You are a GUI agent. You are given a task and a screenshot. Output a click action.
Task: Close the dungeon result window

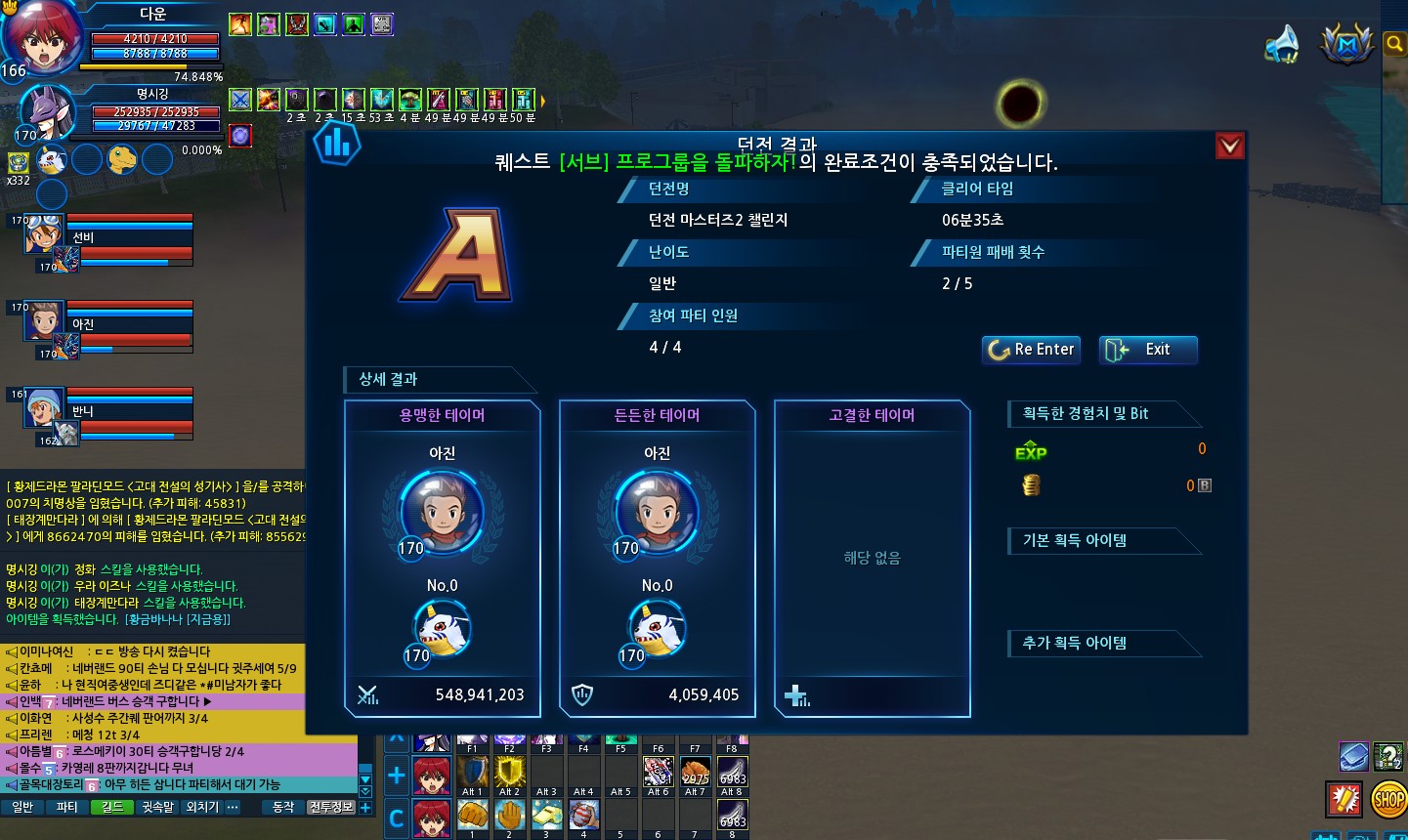(1229, 147)
